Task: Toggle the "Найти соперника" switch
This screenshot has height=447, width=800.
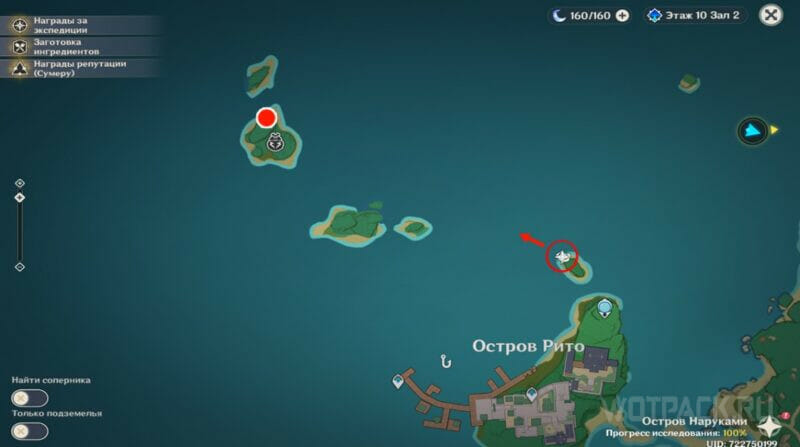Action: (x=30, y=398)
